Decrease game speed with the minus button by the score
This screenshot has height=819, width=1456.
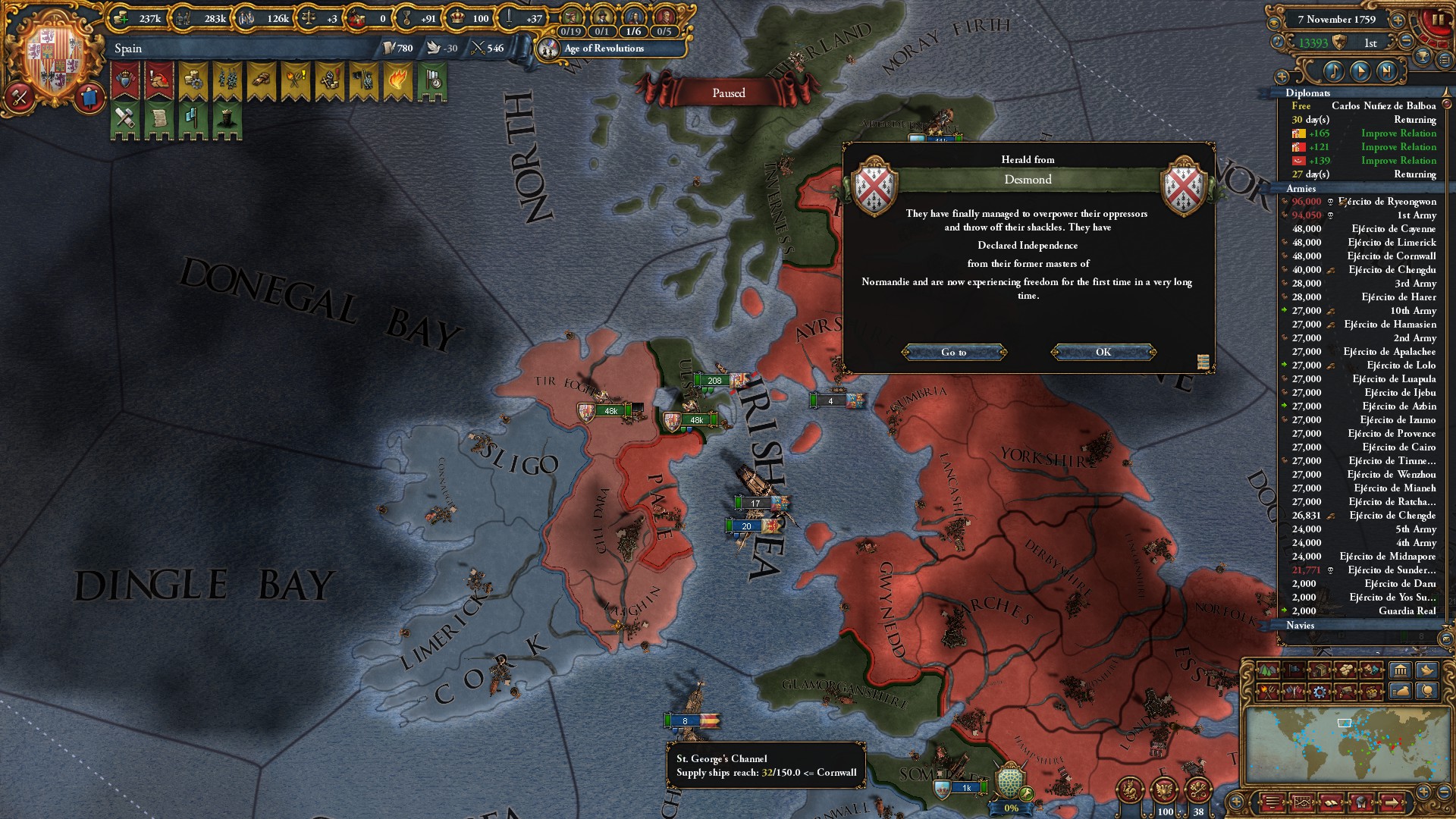[1406, 42]
